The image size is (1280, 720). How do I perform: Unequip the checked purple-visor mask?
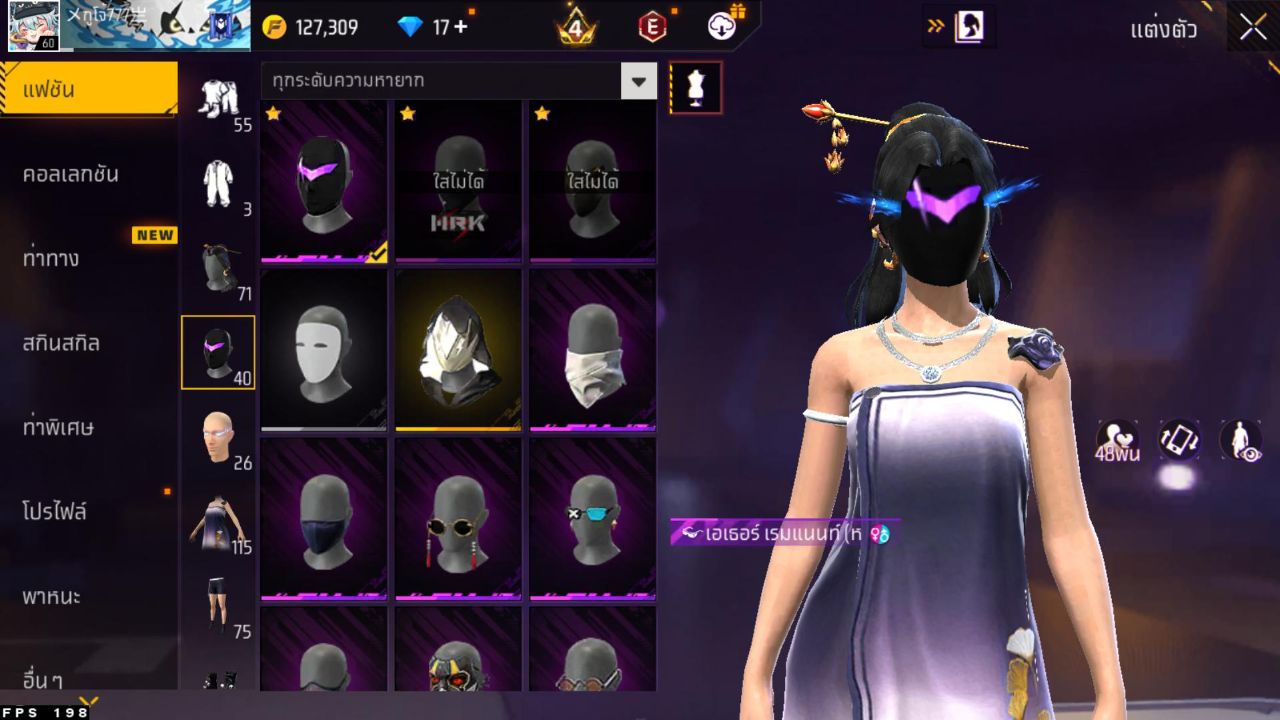(x=321, y=180)
